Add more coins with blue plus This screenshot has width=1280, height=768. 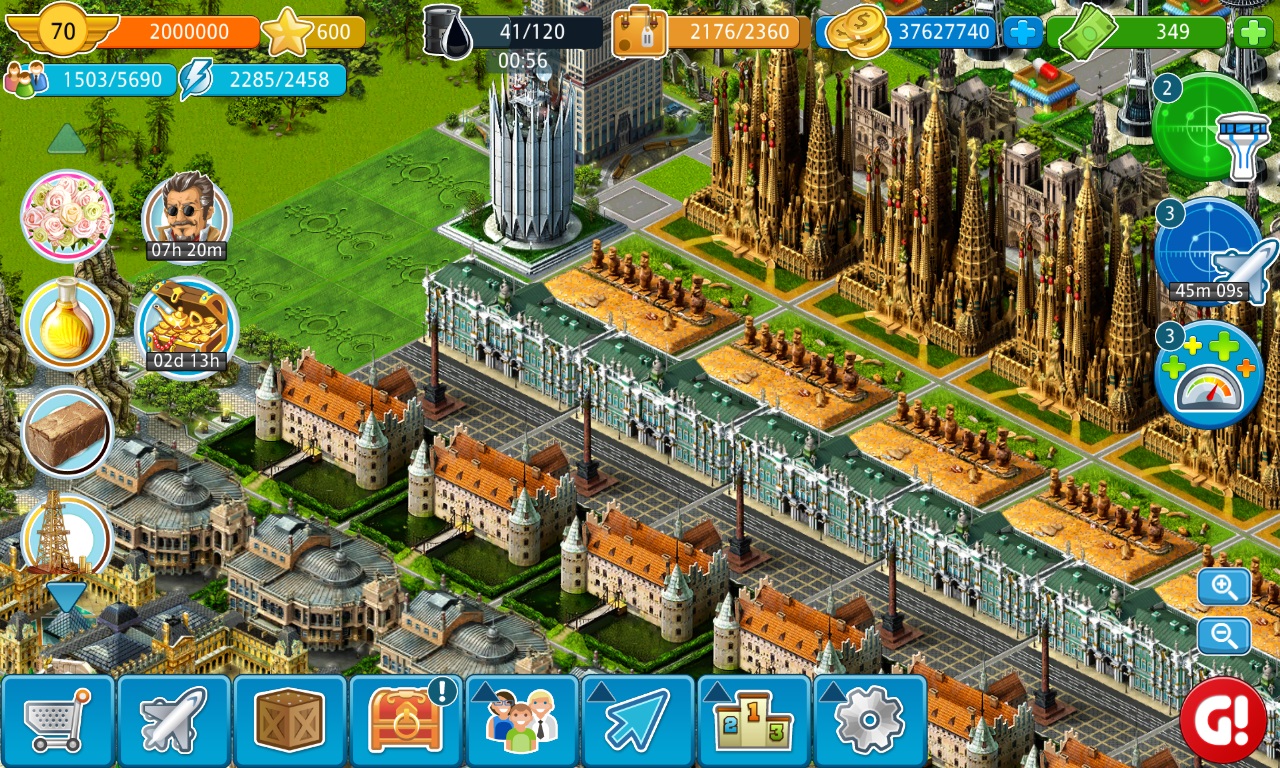(x=1022, y=33)
